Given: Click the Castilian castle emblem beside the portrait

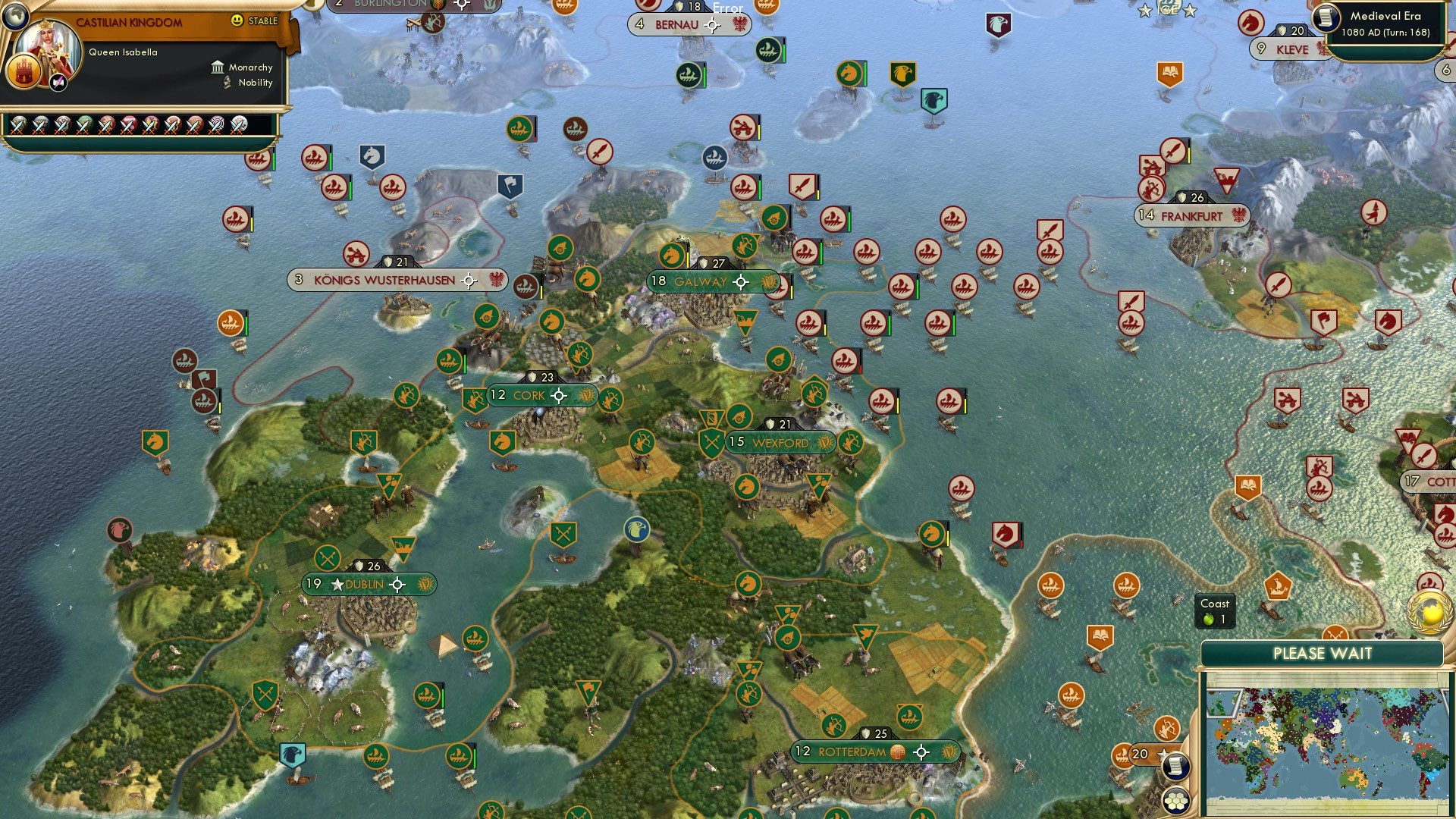Looking at the screenshot, I should pyautogui.click(x=25, y=72).
